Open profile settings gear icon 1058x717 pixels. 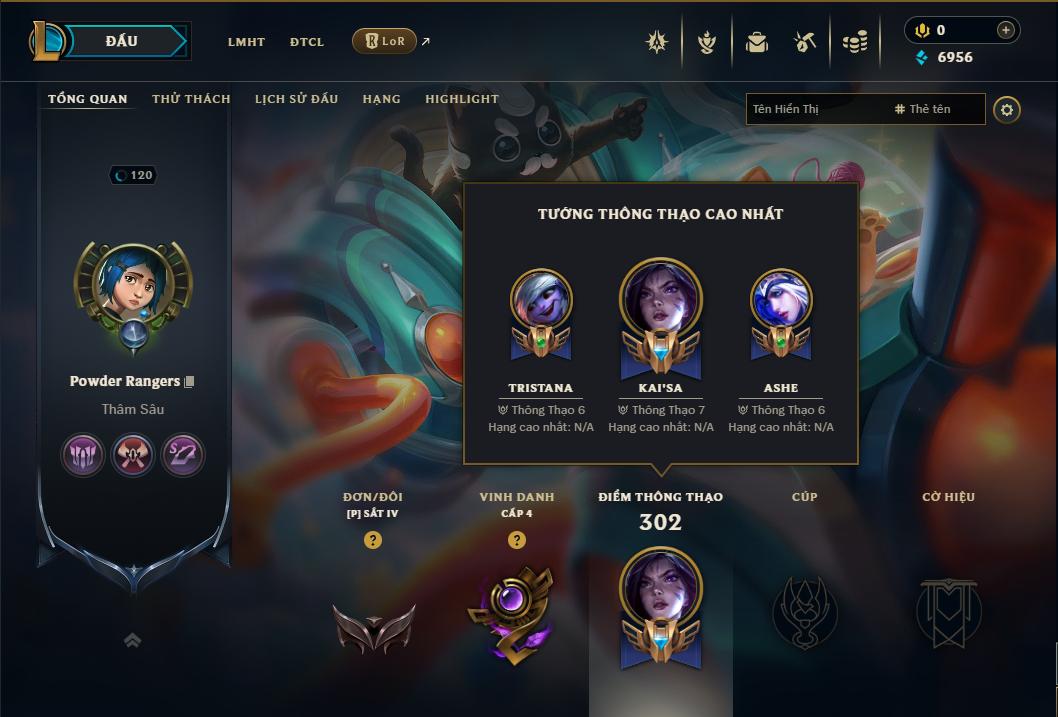pyautogui.click(x=1007, y=110)
